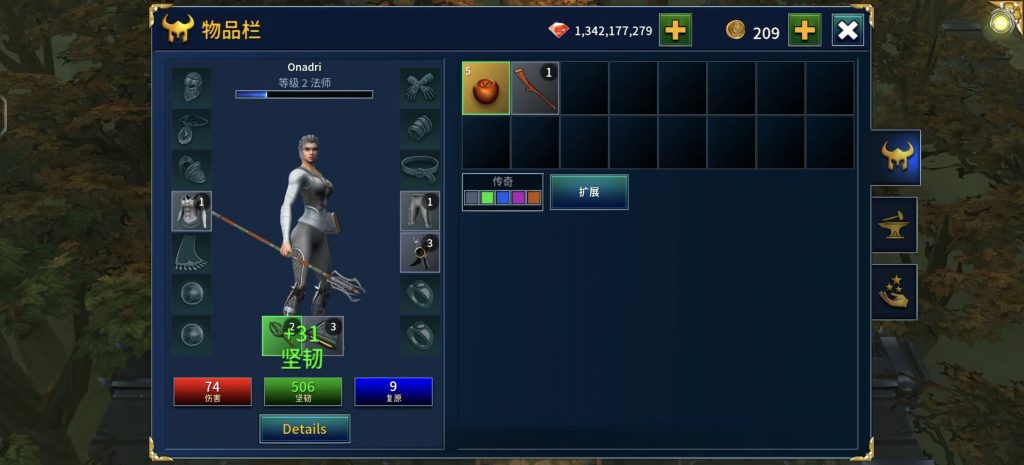Select the wooden stick item slot
1024x465 pixels.
coord(535,88)
